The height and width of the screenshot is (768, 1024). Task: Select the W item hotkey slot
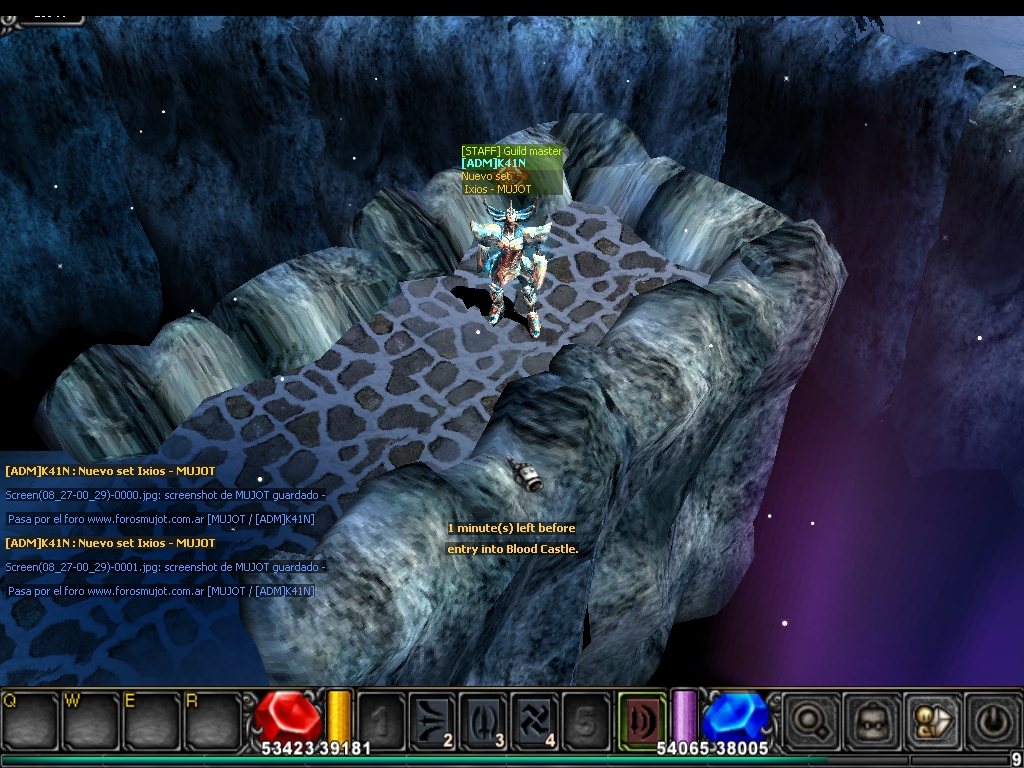(x=88, y=718)
